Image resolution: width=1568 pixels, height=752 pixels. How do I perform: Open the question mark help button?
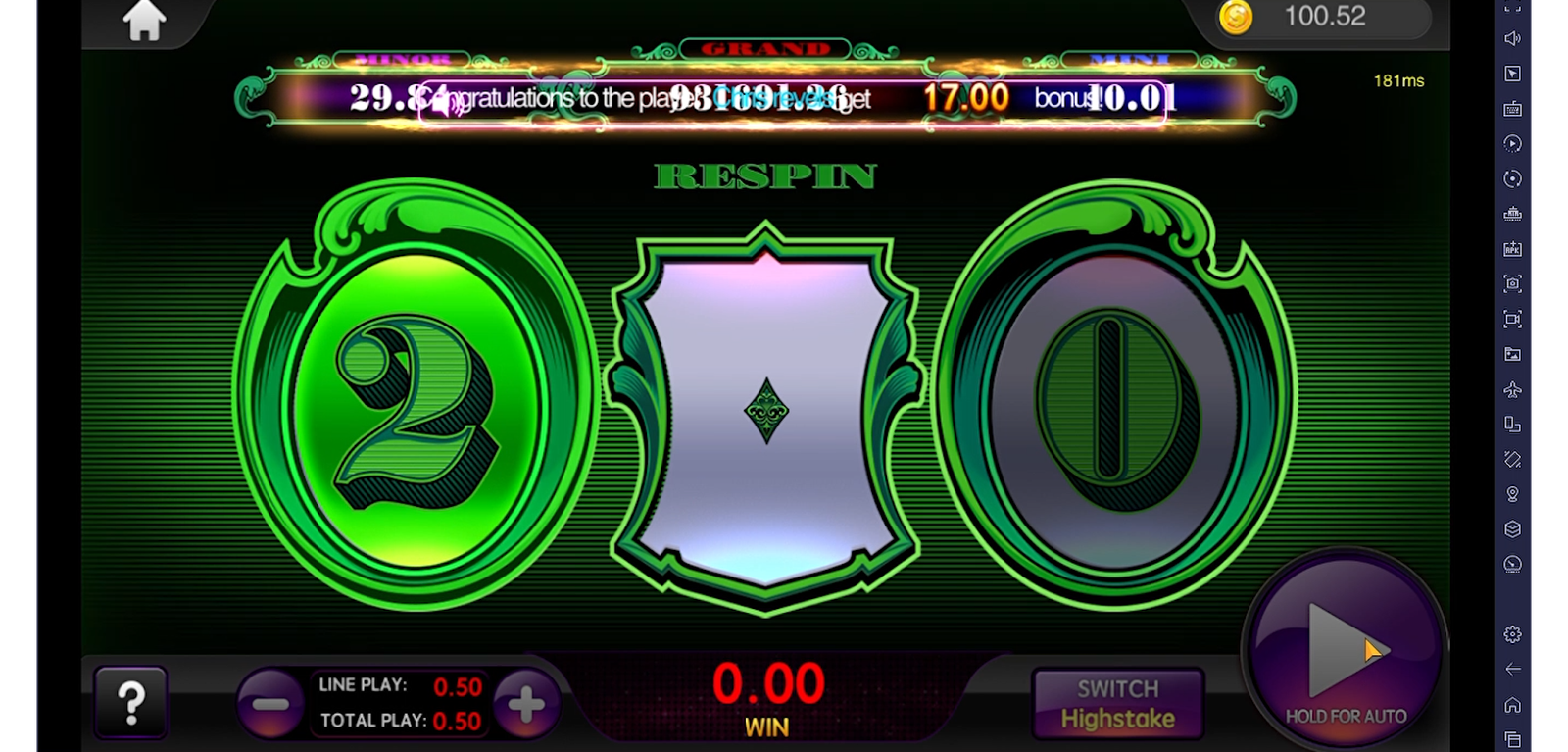pyautogui.click(x=131, y=702)
